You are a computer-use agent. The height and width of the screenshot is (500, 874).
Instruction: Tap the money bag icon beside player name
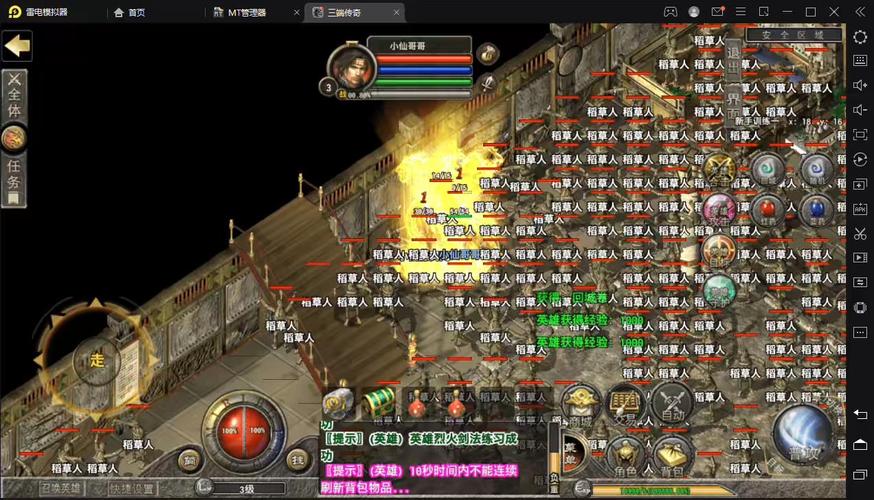pyautogui.click(x=487, y=53)
